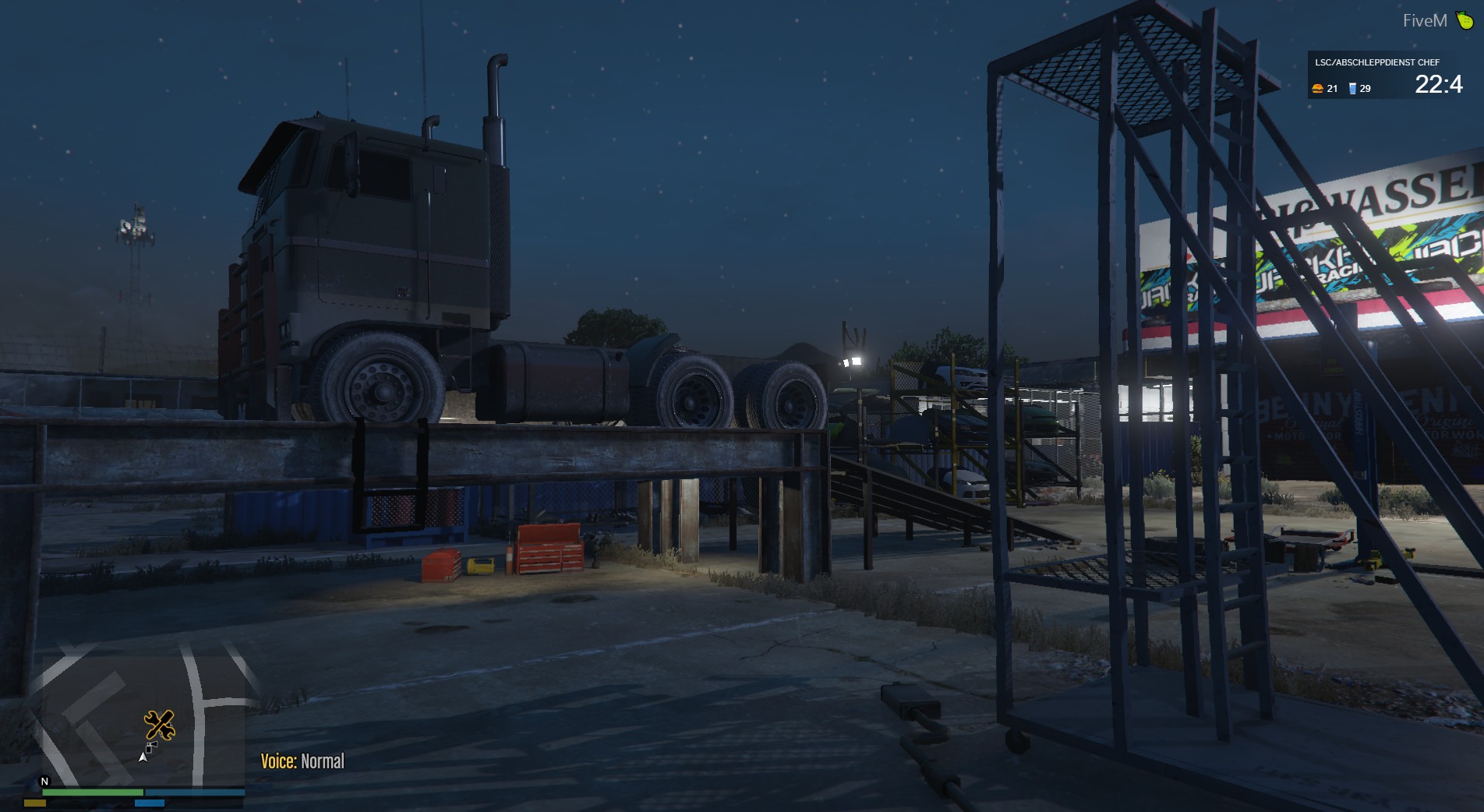Open the hunger value 21 details
The width and height of the screenshot is (1484, 812).
(1332, 90)
